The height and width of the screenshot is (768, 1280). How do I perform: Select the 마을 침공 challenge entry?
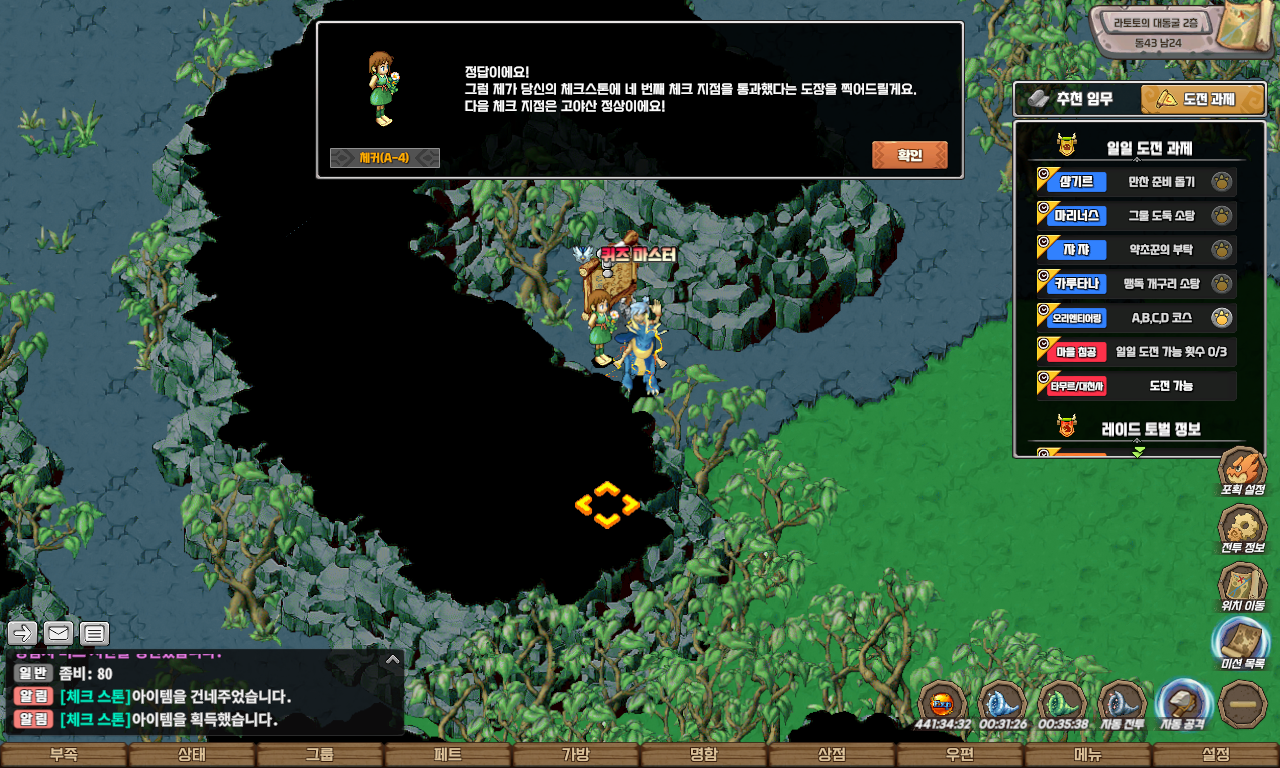[x=1136, y=352]
